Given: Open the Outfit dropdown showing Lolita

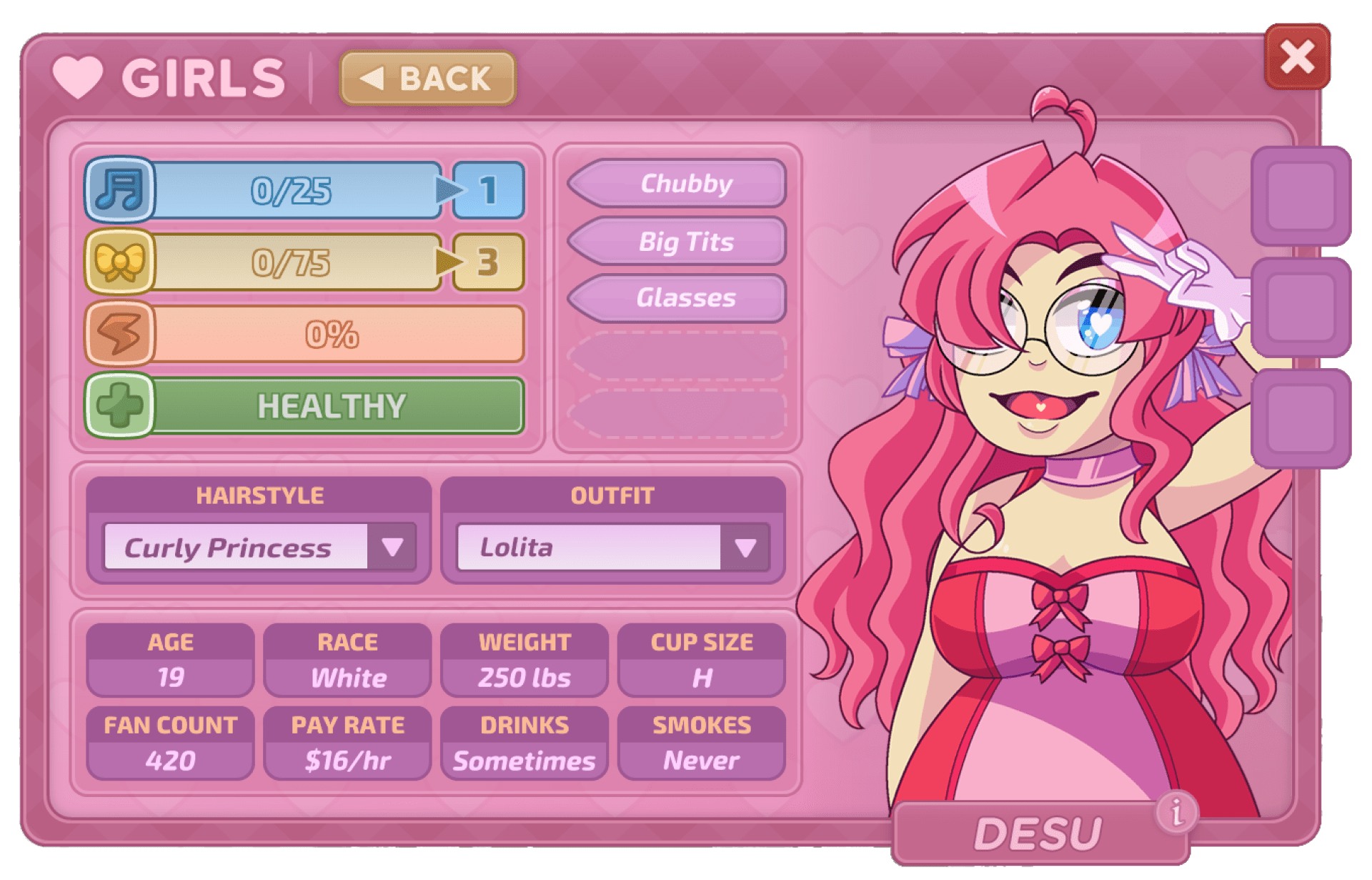Looking at the screenshot, I should click(745, 547).
